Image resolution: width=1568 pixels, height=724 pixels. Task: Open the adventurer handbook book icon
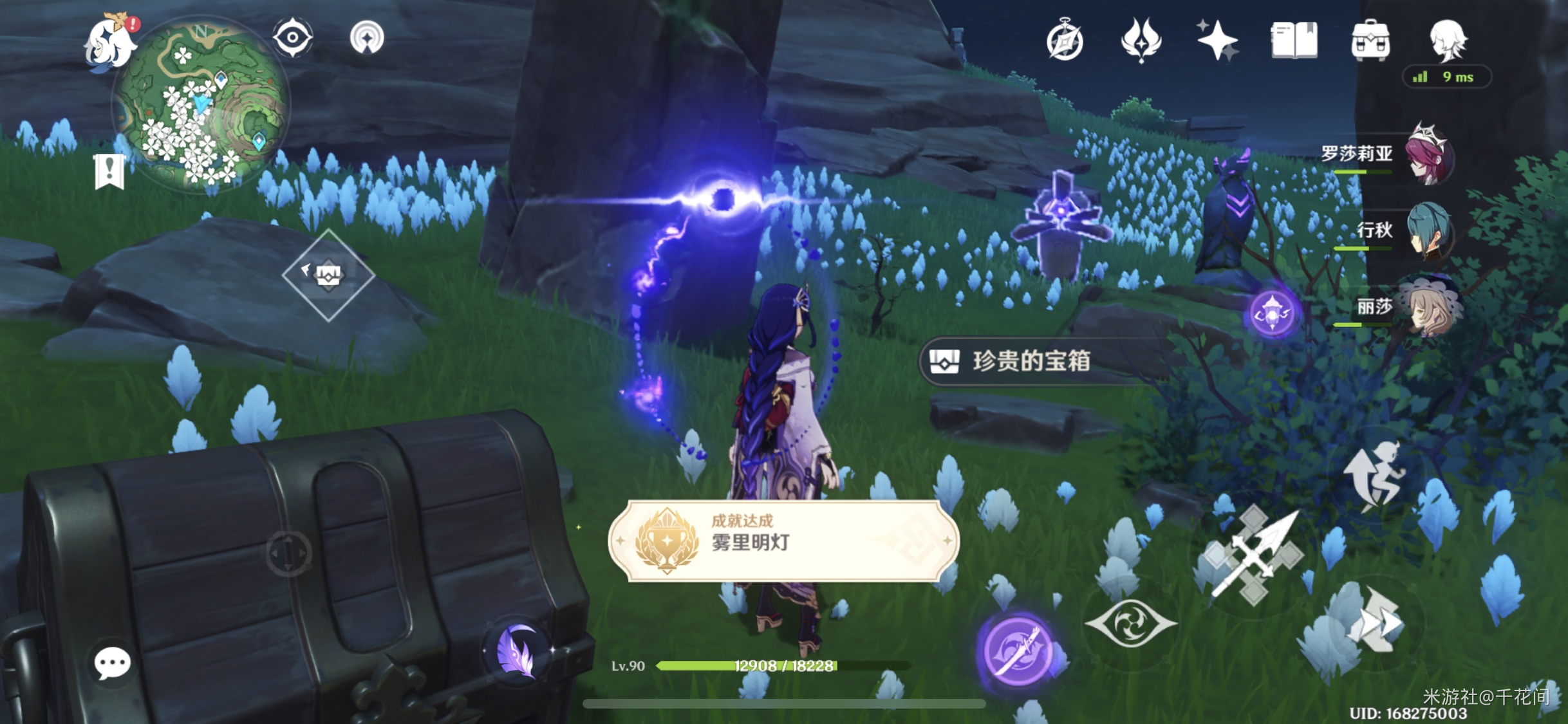[1294, 40]
